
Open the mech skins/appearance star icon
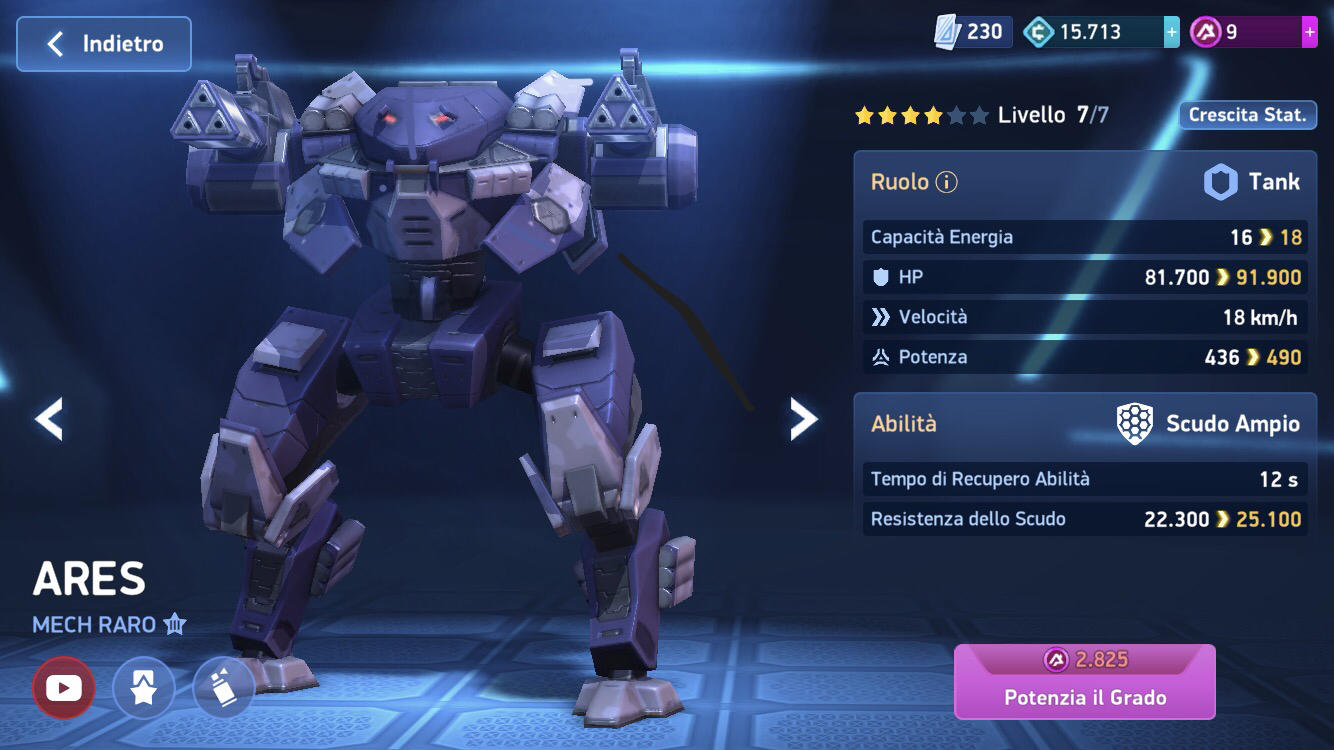144,688
